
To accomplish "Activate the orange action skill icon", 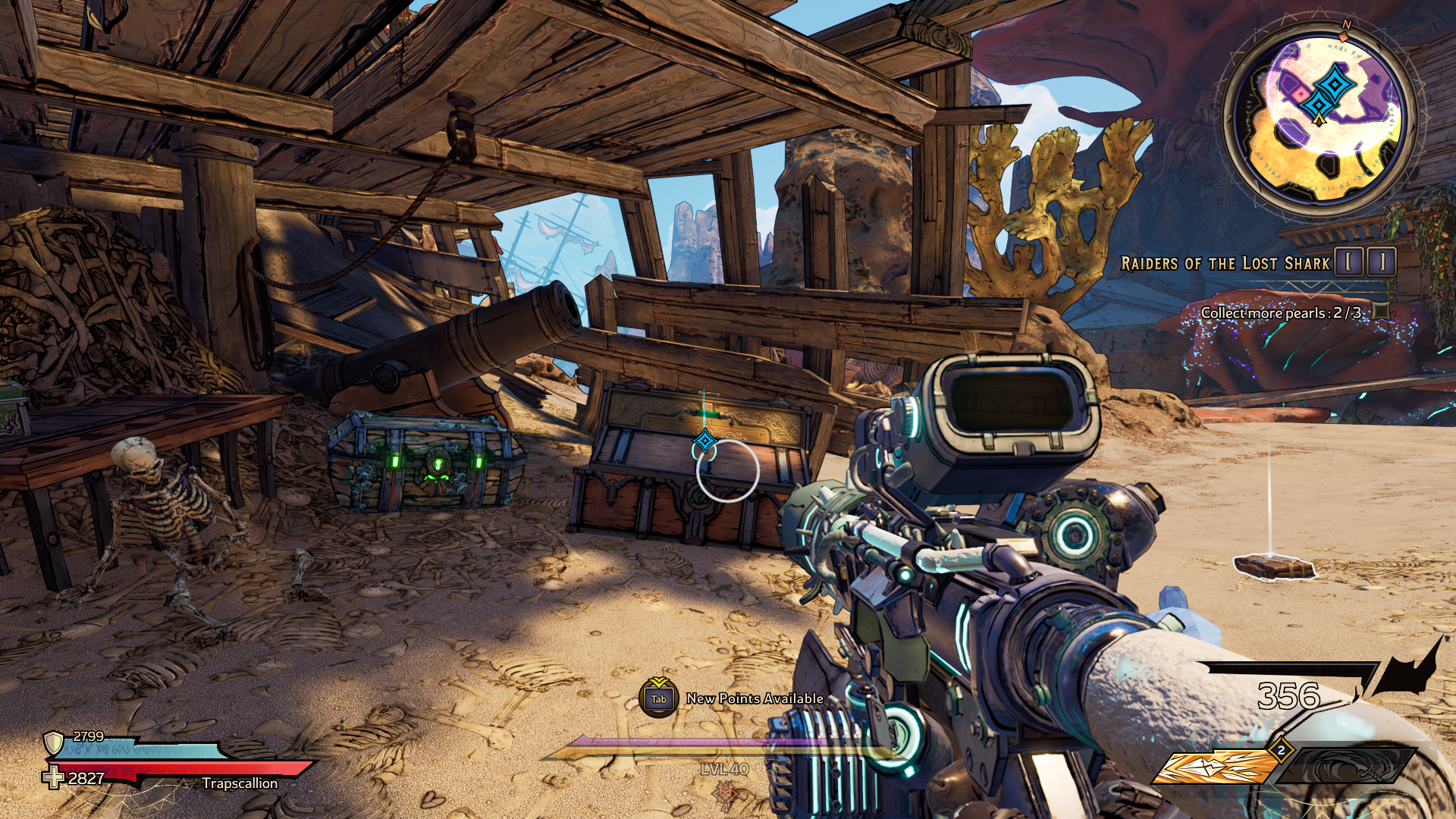I will click(x=1215, y=767).
